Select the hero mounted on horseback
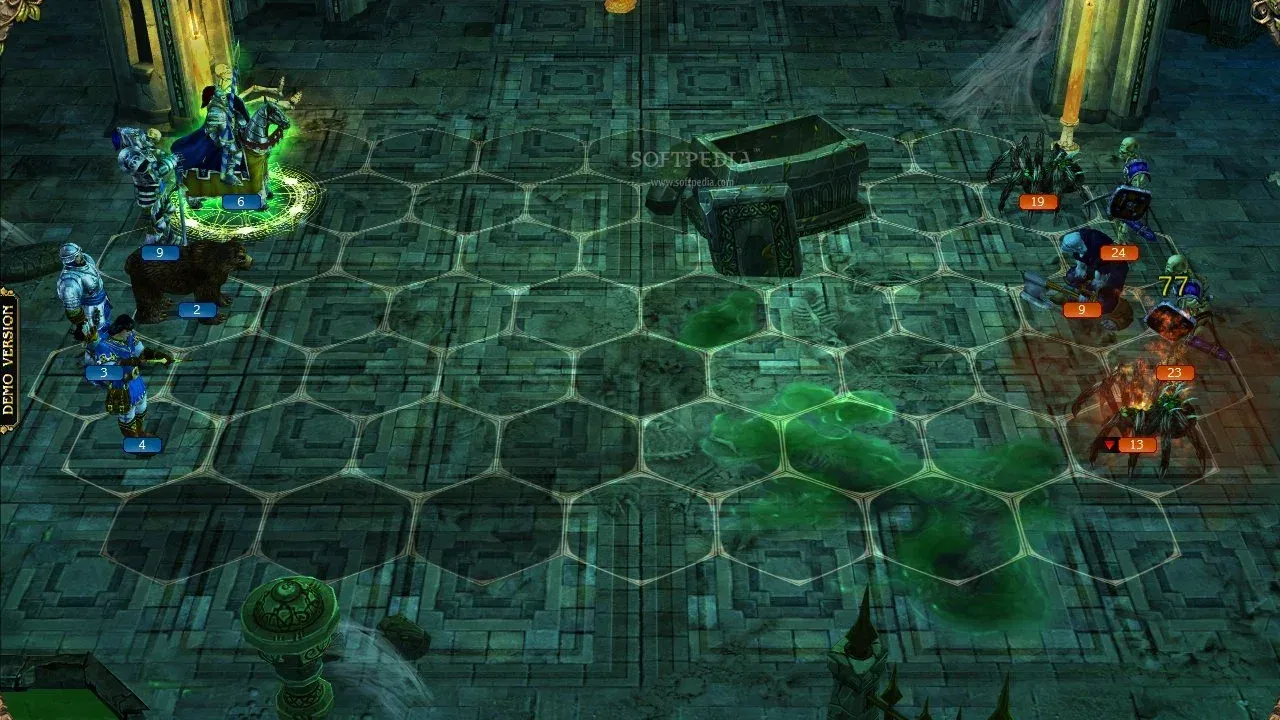 [x=225, y=120]
